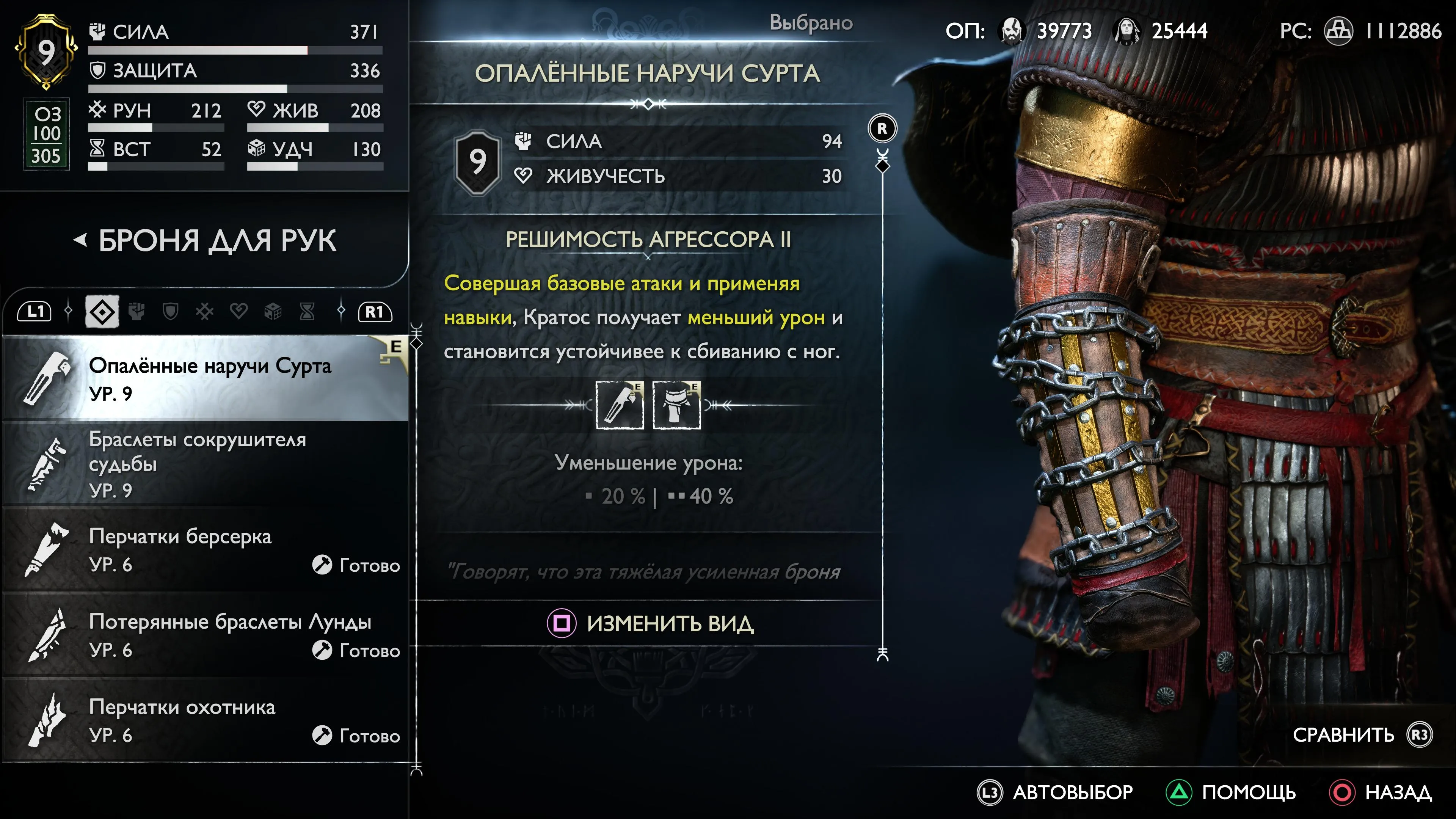Choose Перчатки охотника list row

pyautogui.click(x=209, y=720)
